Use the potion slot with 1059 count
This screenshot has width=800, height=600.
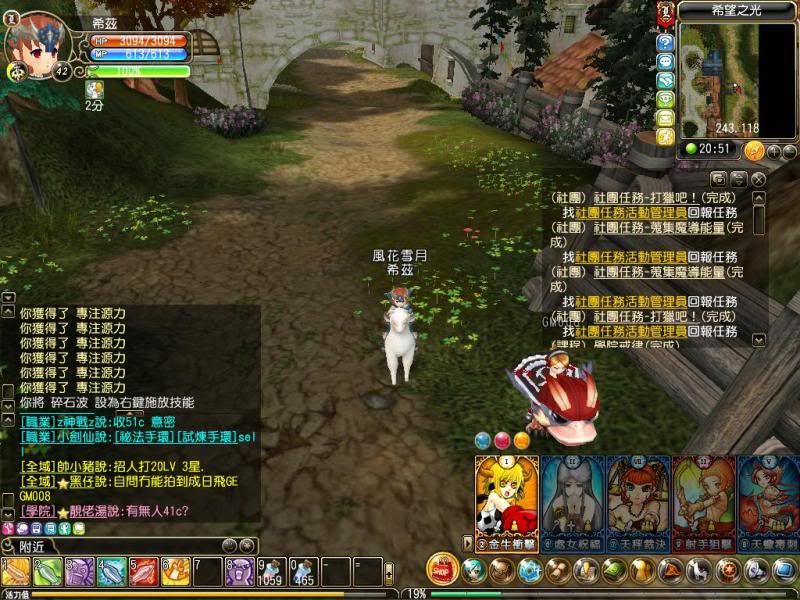coord(271,572)
